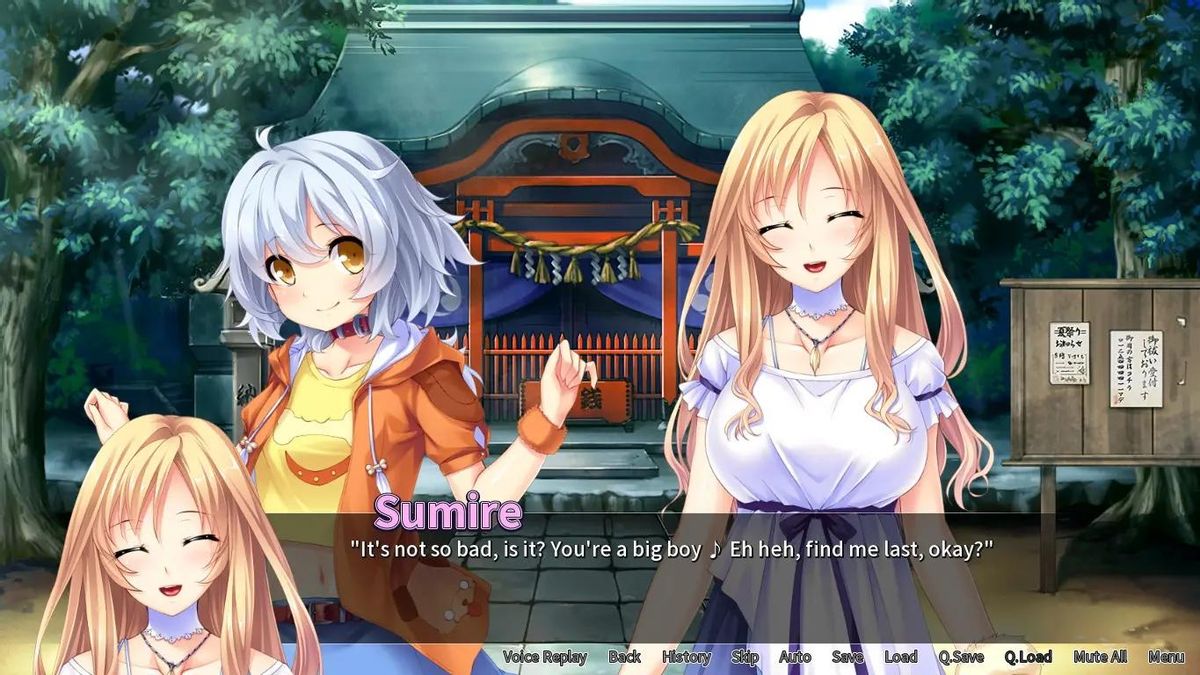This screenshot has width=1200, height=675.
Task: Activate Skip mode
Action: (x=745, y=657)
